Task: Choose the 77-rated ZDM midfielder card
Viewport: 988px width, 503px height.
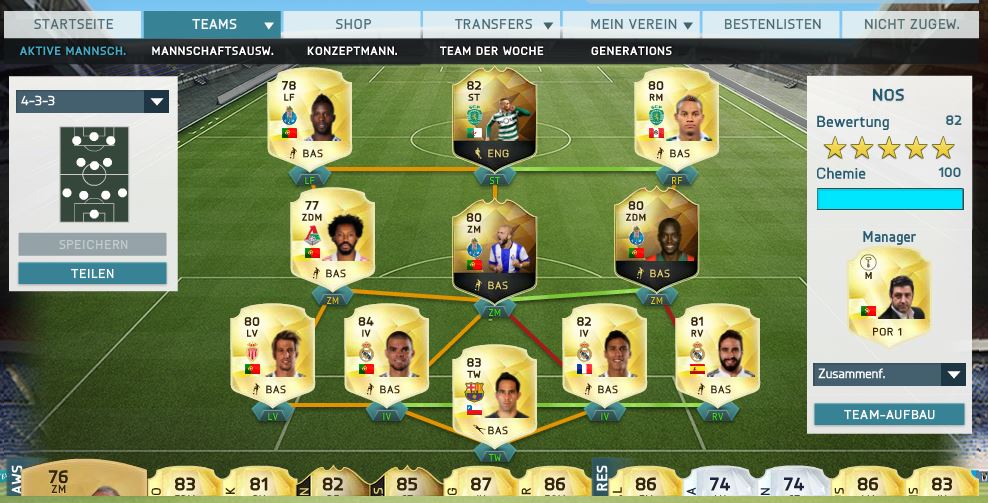Action: click(x=331, y=238)
